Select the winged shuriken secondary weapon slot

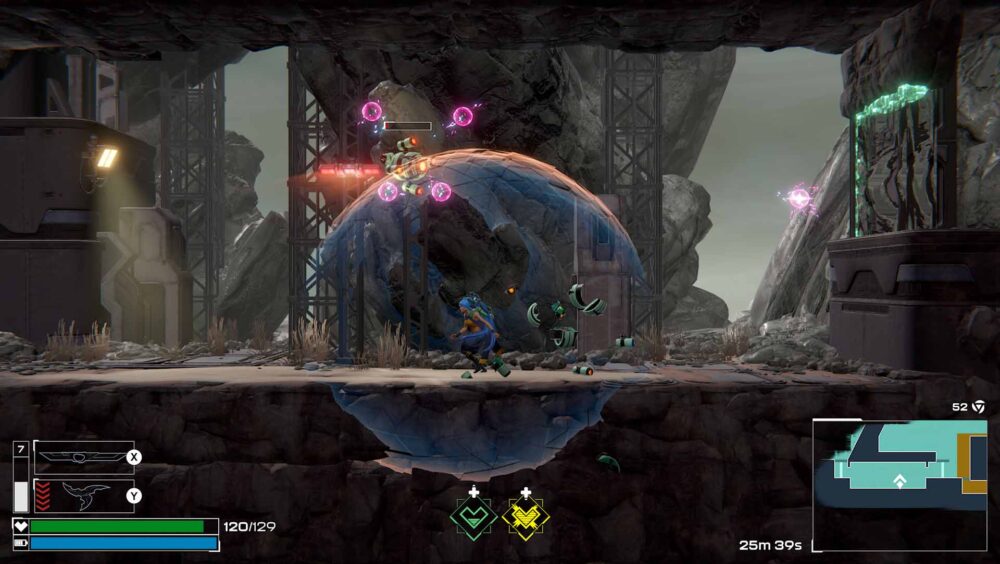[x=84, y=495]
